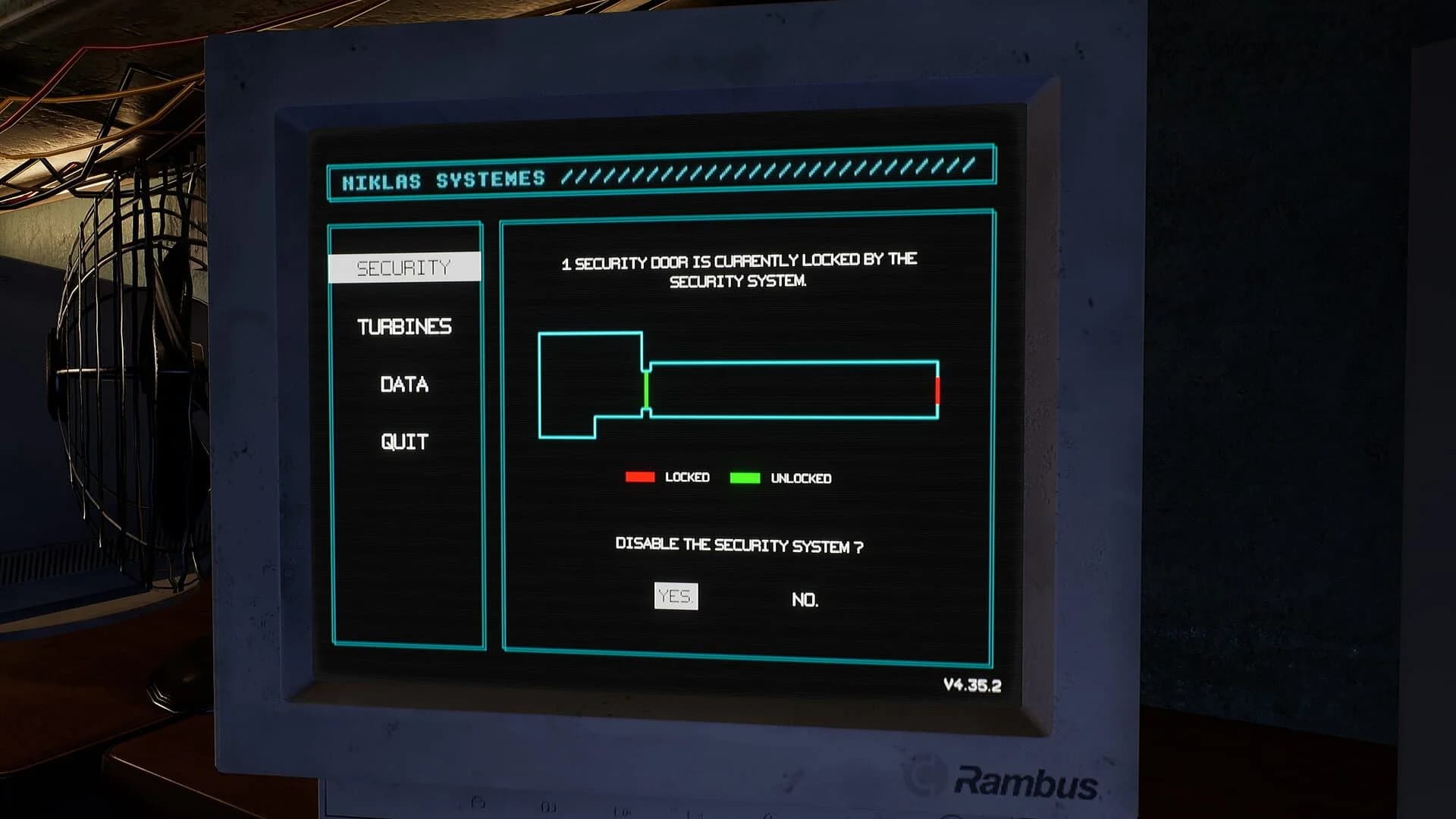
Task: Select QUIT to exit the terminal
Action: (x=403, y=440)
